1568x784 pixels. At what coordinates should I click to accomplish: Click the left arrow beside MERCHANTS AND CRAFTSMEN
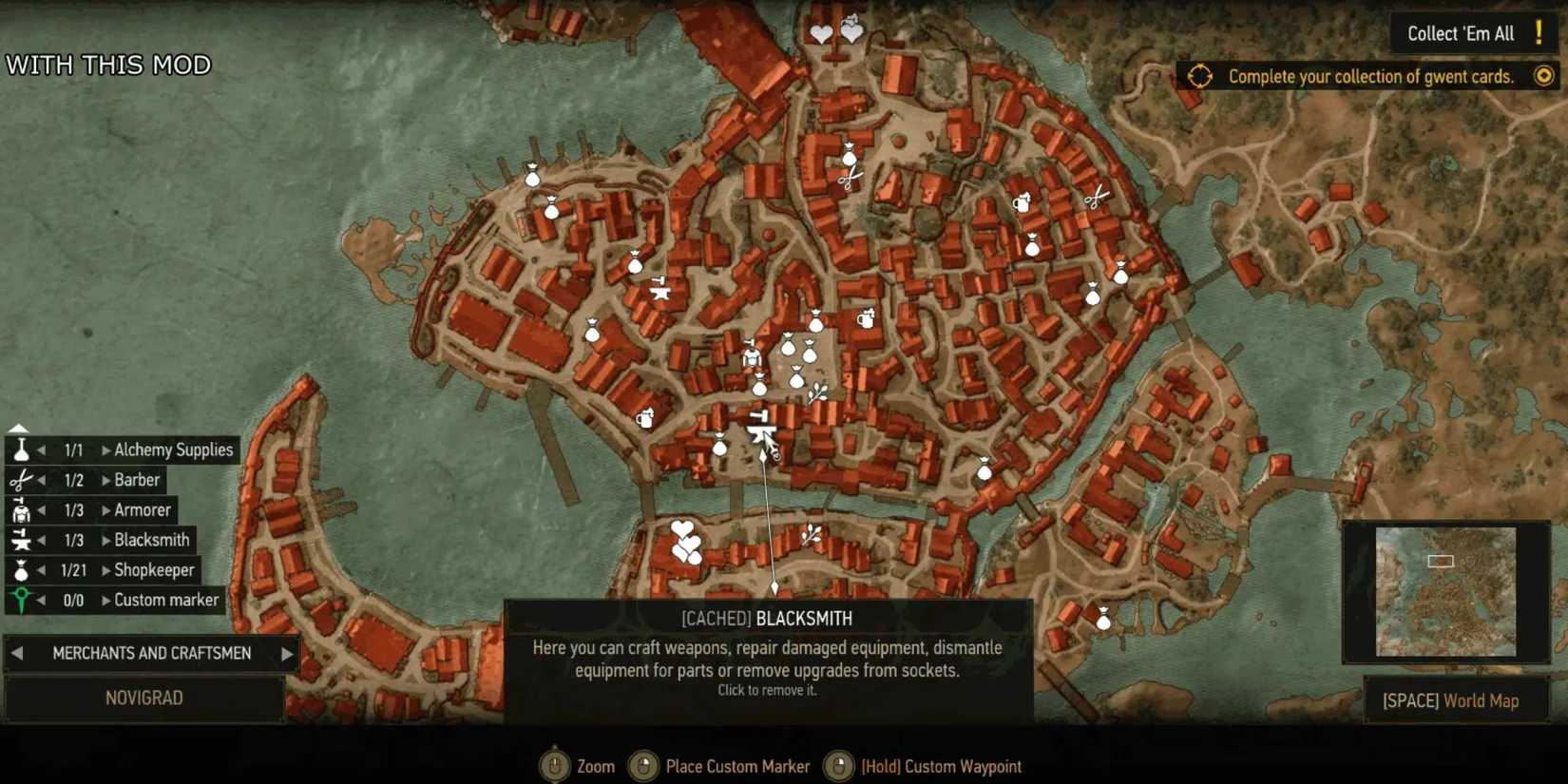[17, 653]
